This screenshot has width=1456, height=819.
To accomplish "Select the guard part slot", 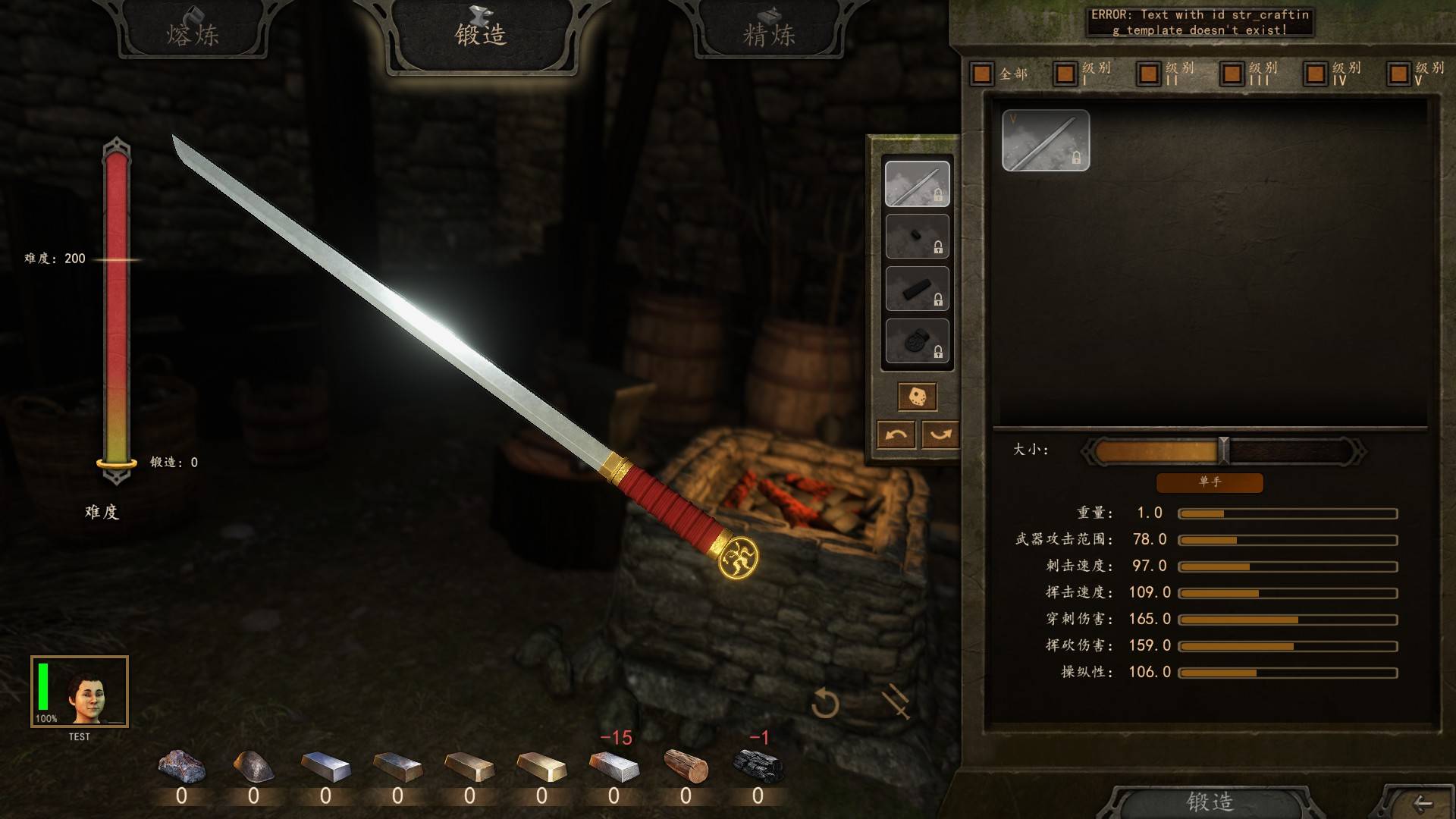I will (917, 236).
